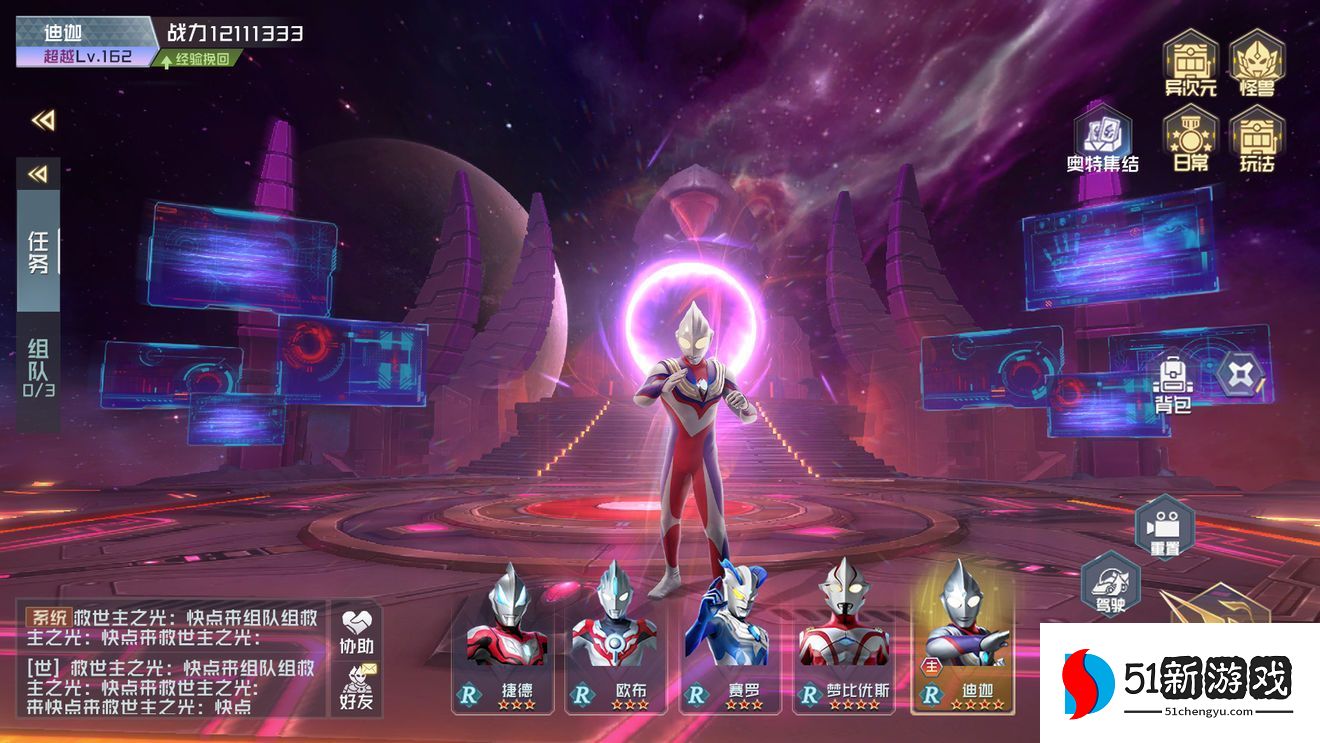Open the 背包 backpack inventory
Screen dimensions: 1320x743
point(1173,383)
